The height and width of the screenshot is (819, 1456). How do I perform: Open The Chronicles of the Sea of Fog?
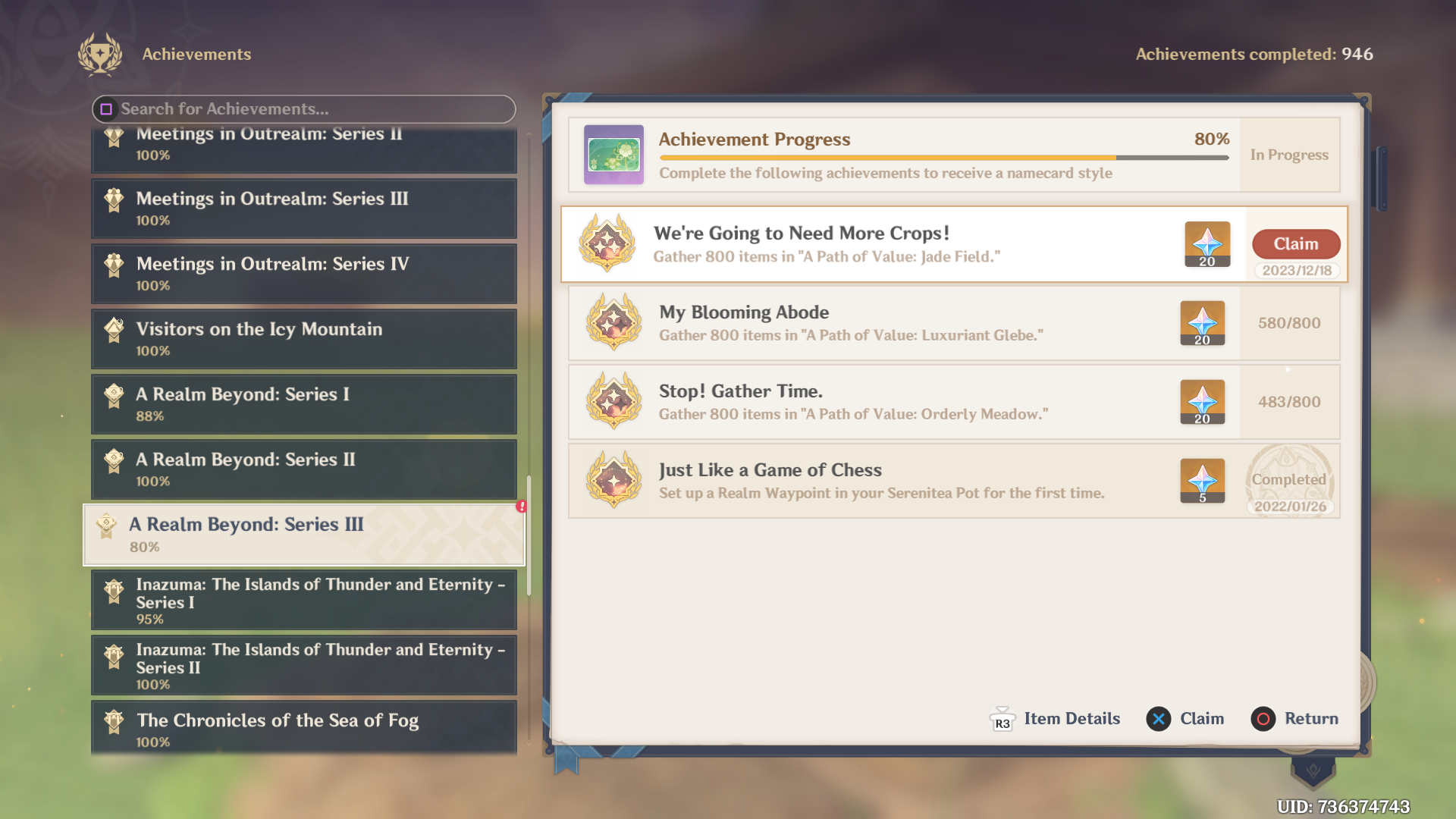[303, 730]
